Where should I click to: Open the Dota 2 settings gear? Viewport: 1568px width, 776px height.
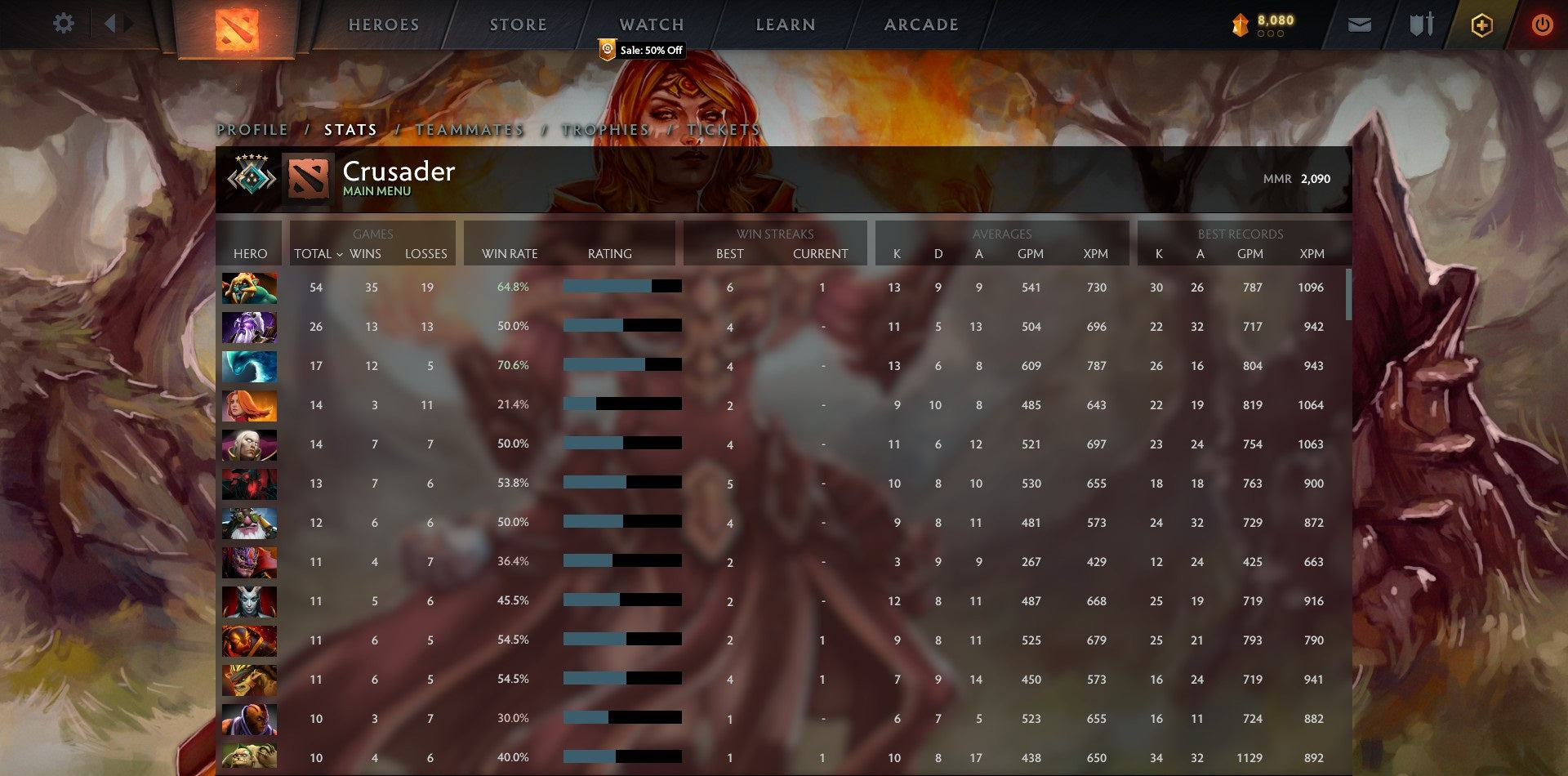(64, 23)
